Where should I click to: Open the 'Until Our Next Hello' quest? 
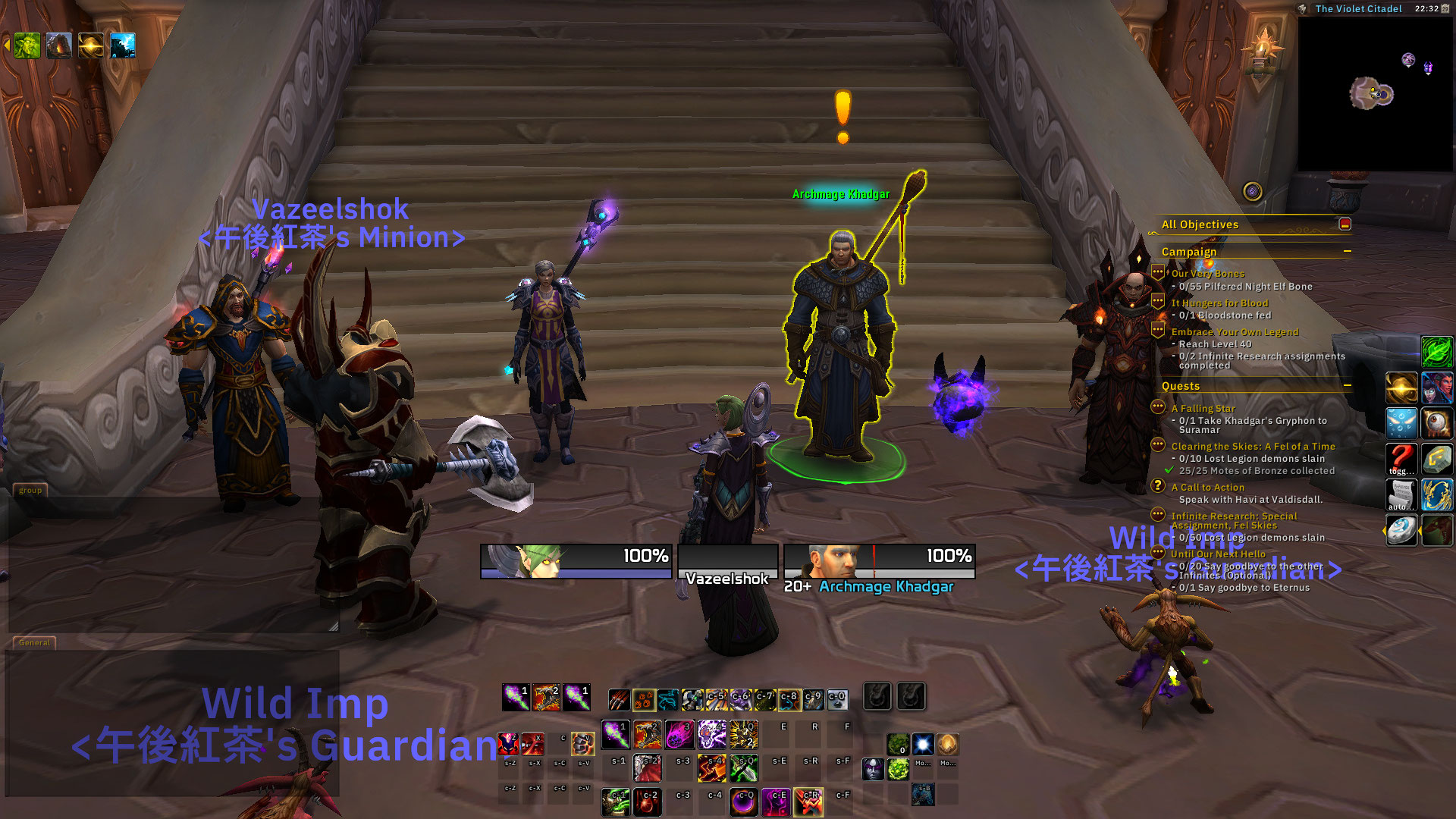1218,554
